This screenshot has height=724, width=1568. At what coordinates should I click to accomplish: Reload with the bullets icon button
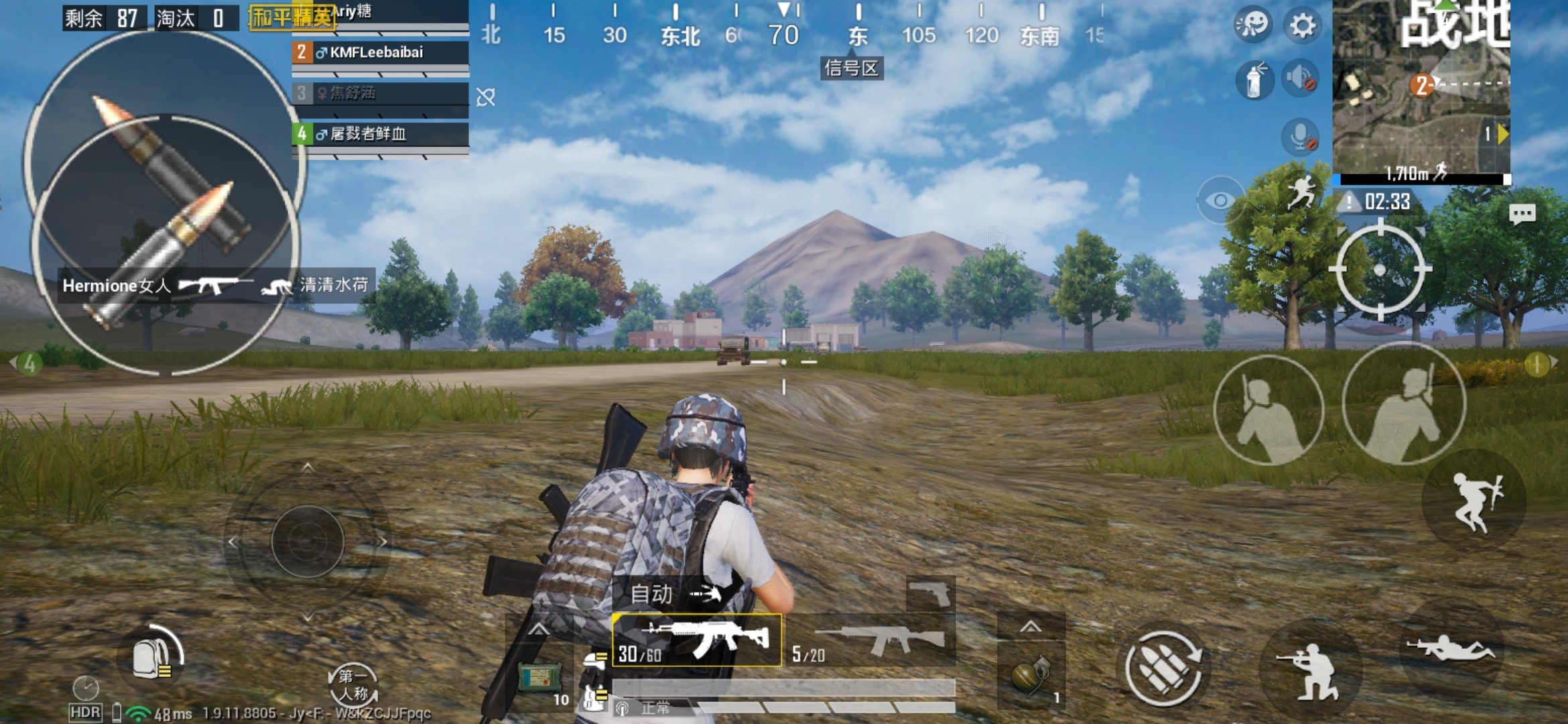(1163, 668)
